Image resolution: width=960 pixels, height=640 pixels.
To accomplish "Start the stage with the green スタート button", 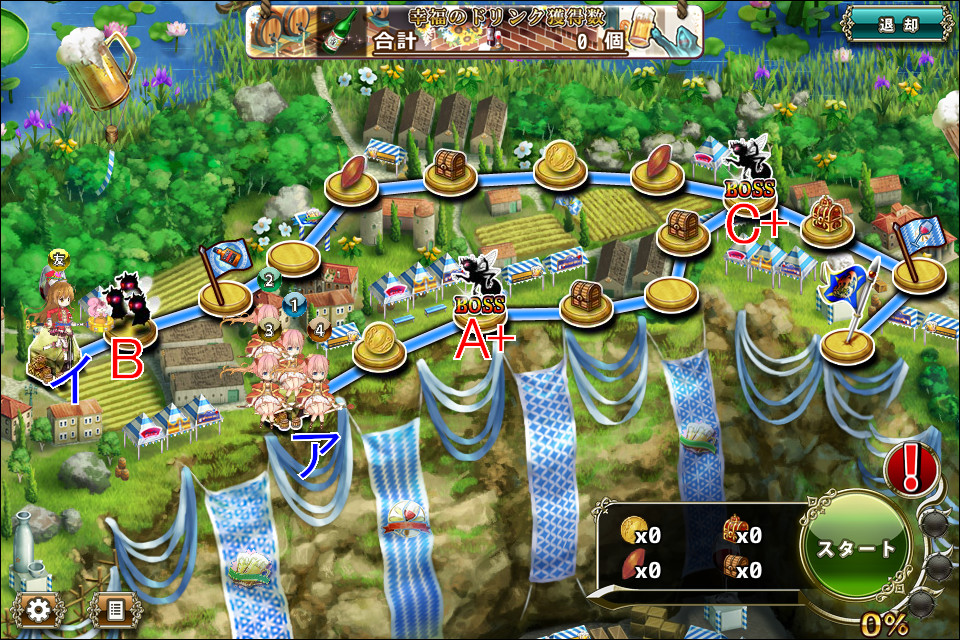I will pos(857,548).
